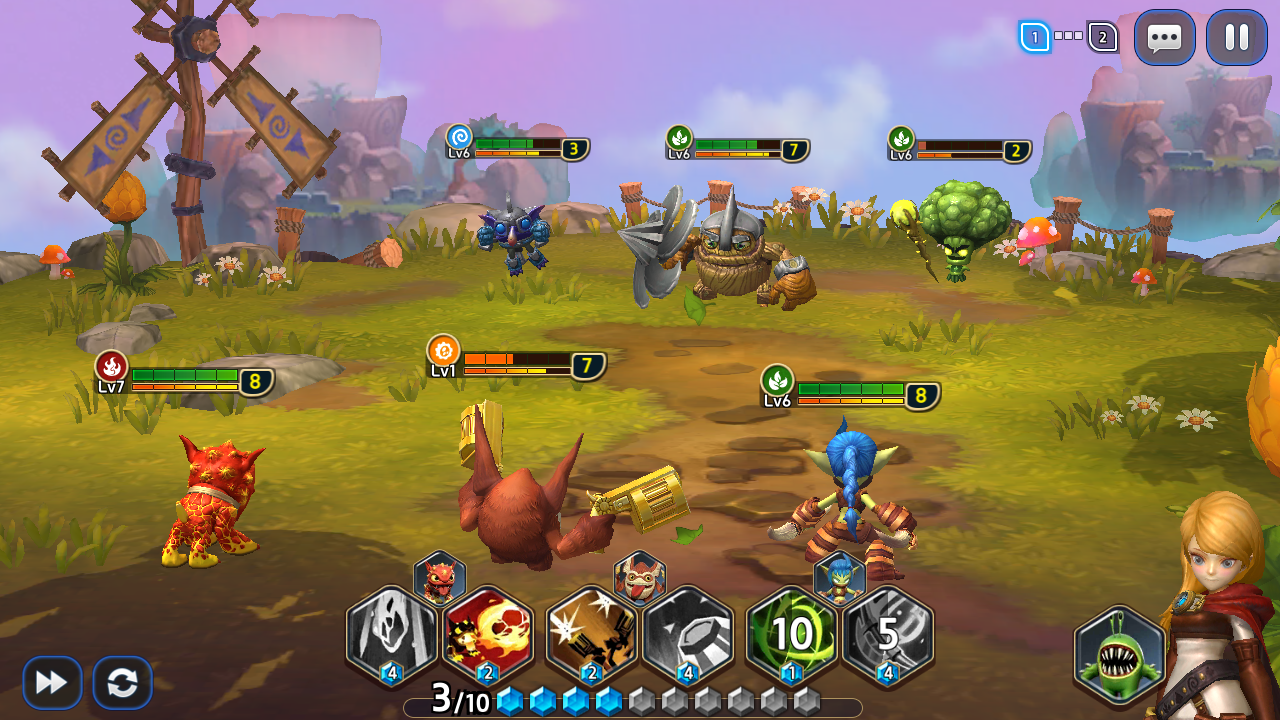Open the chat speech bubble button
The image size is (1280, 720).
1164,38
